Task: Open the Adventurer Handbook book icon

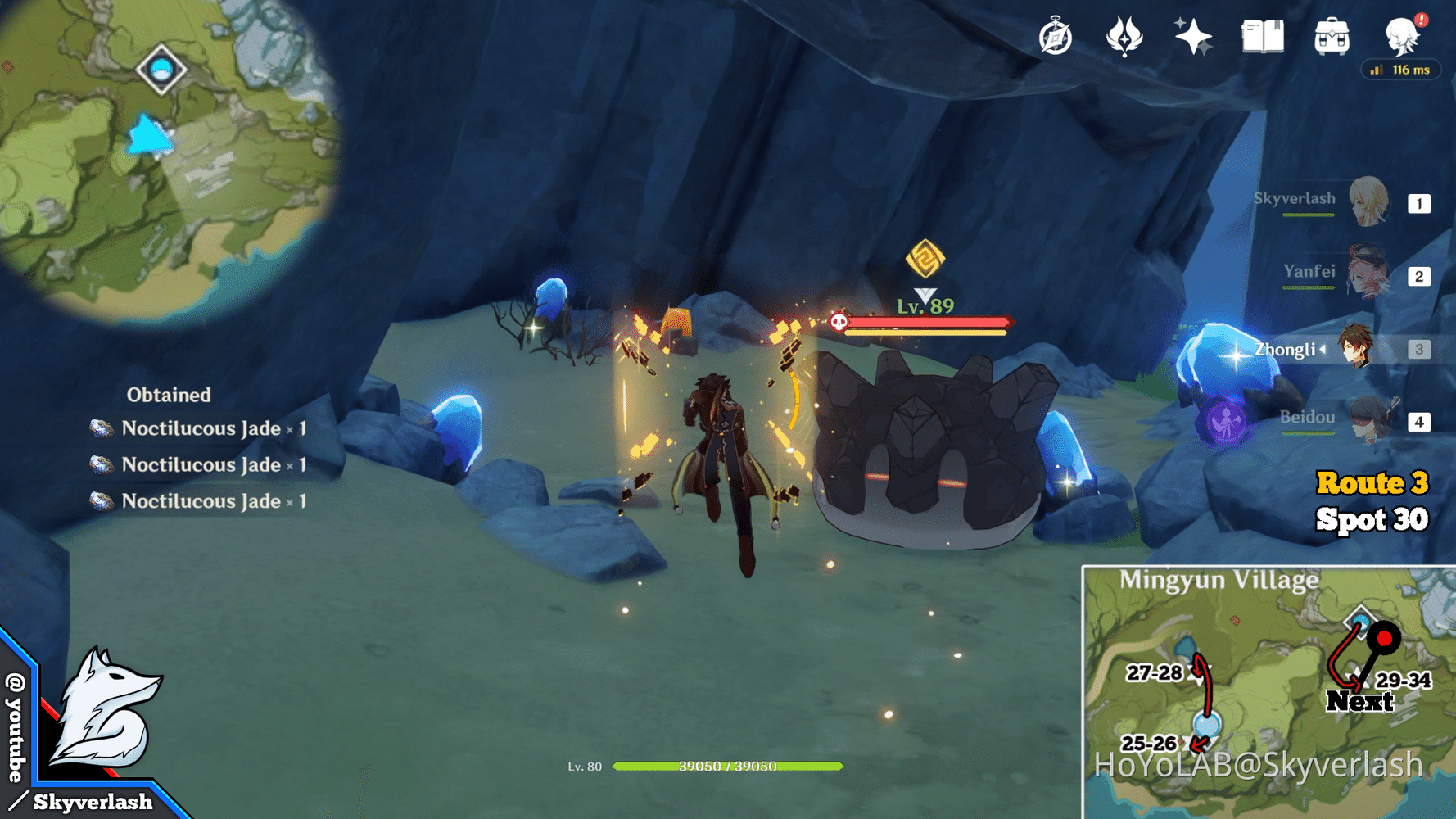Action: pyautogui.click(x=1262, y=36)
